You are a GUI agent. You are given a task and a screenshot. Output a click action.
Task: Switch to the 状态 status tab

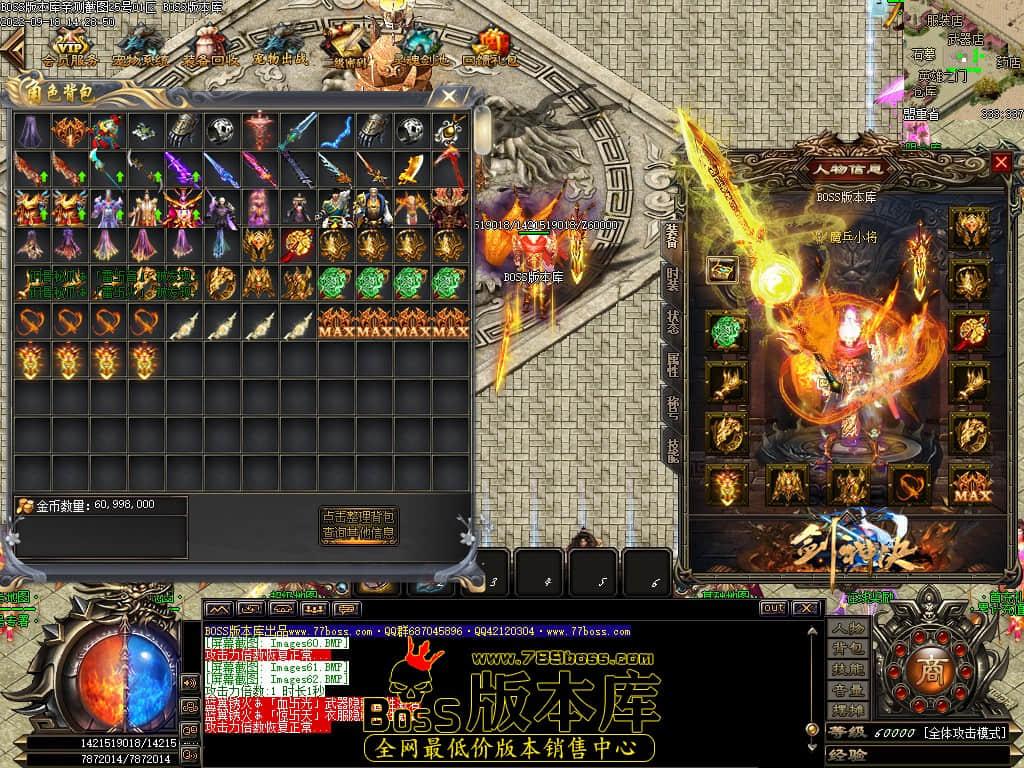tap(672, 320)
